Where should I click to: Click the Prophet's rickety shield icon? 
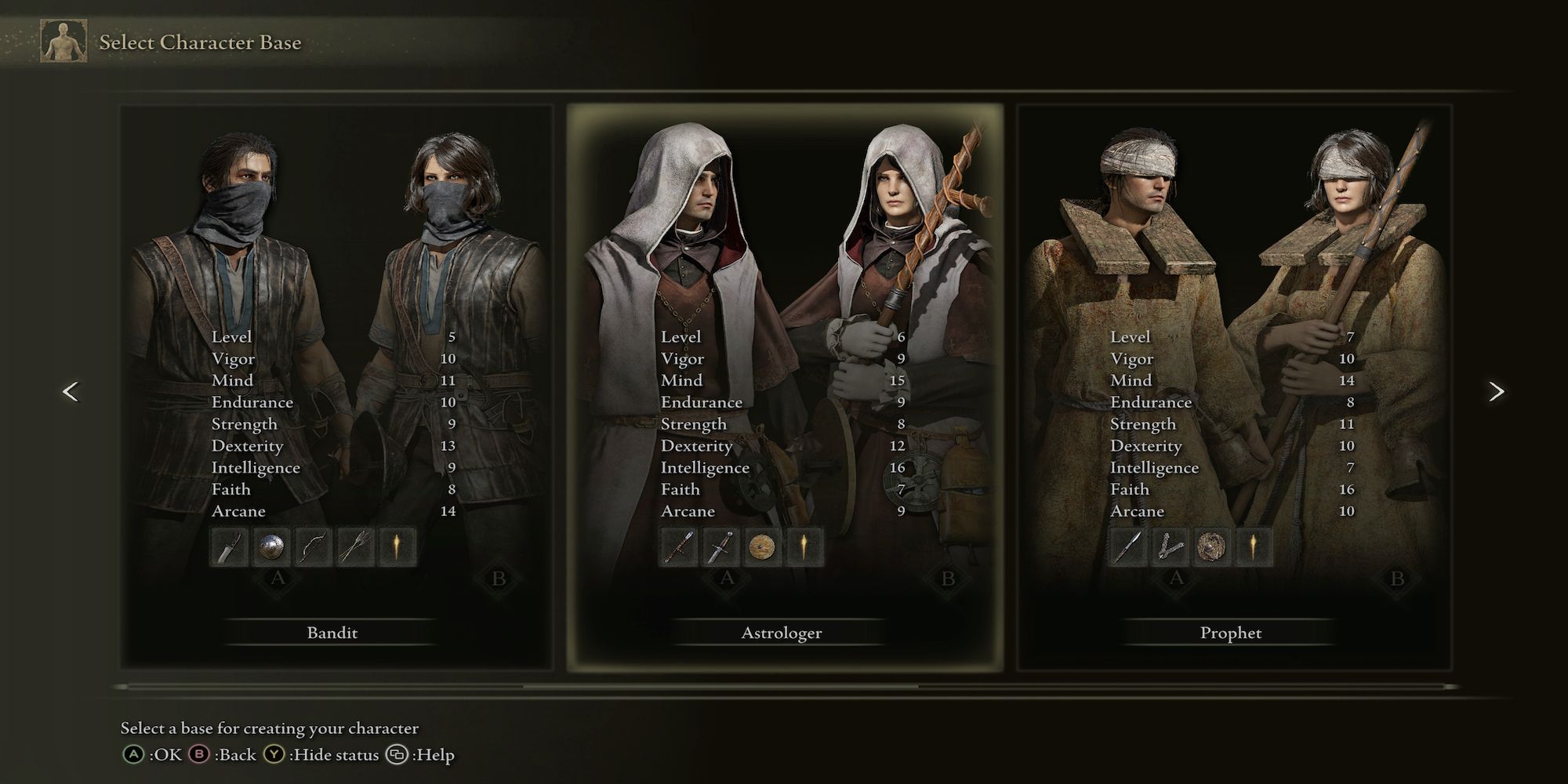pyautogui.click(x=1210, y=546)
